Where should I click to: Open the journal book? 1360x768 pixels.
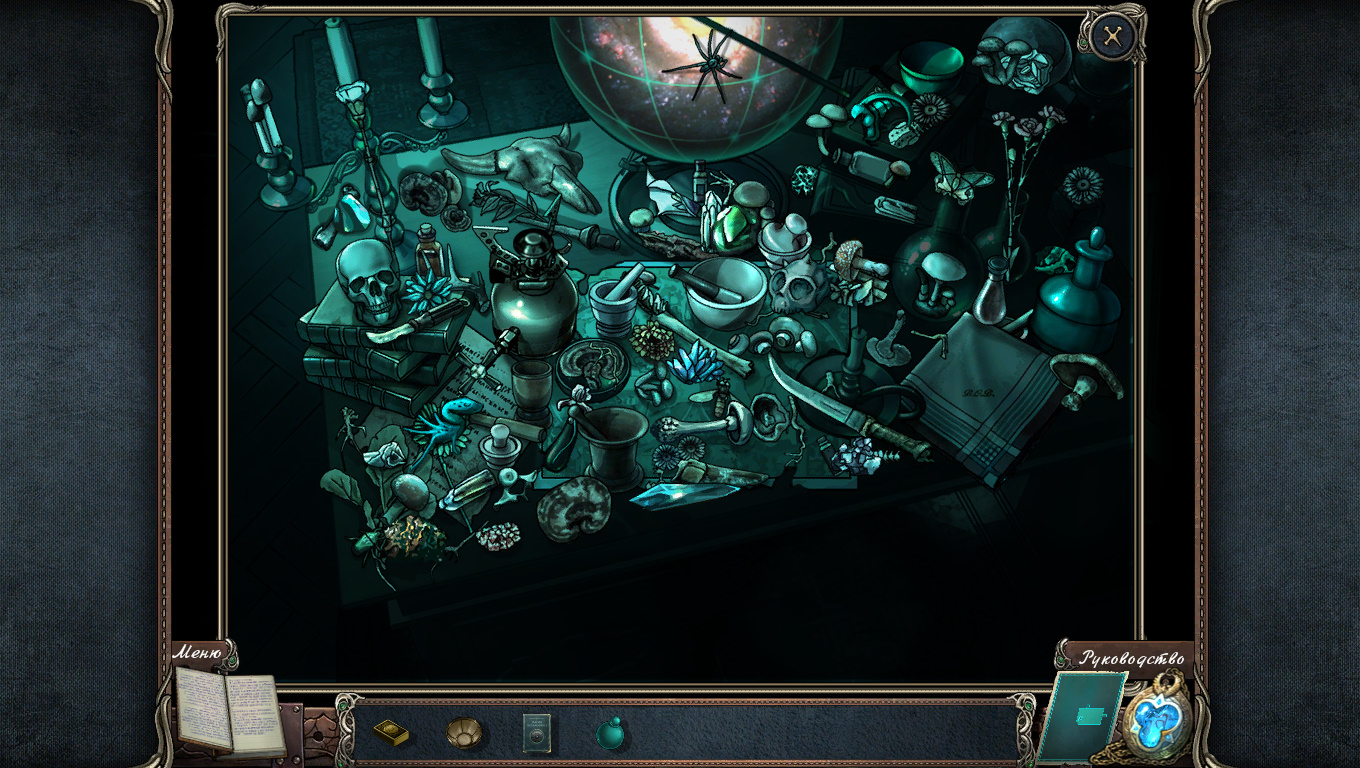pos(229,711)
